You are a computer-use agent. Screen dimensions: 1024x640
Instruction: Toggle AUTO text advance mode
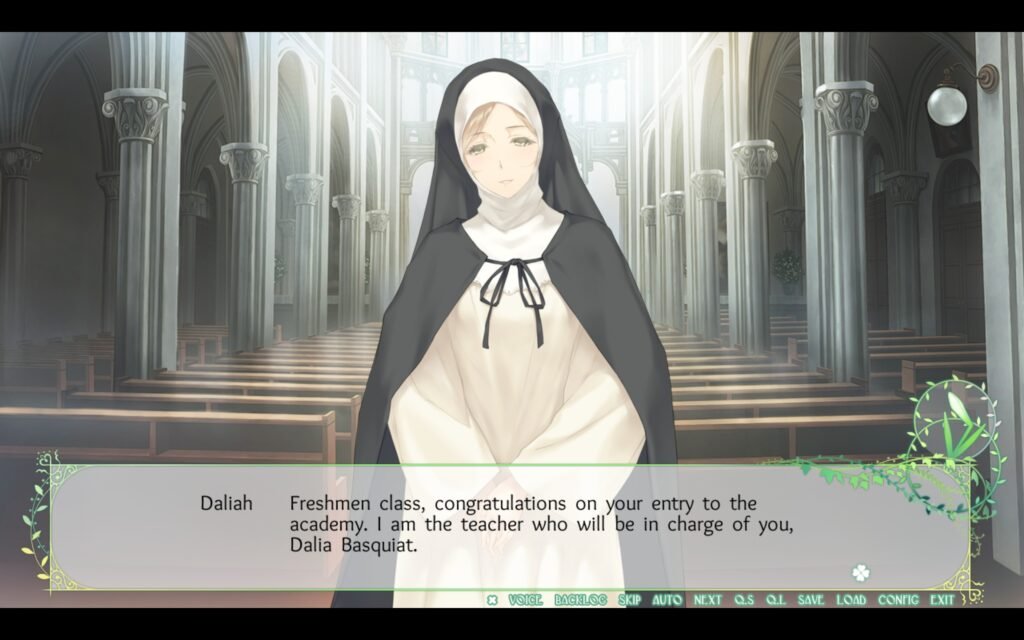[x=667, y=600]
